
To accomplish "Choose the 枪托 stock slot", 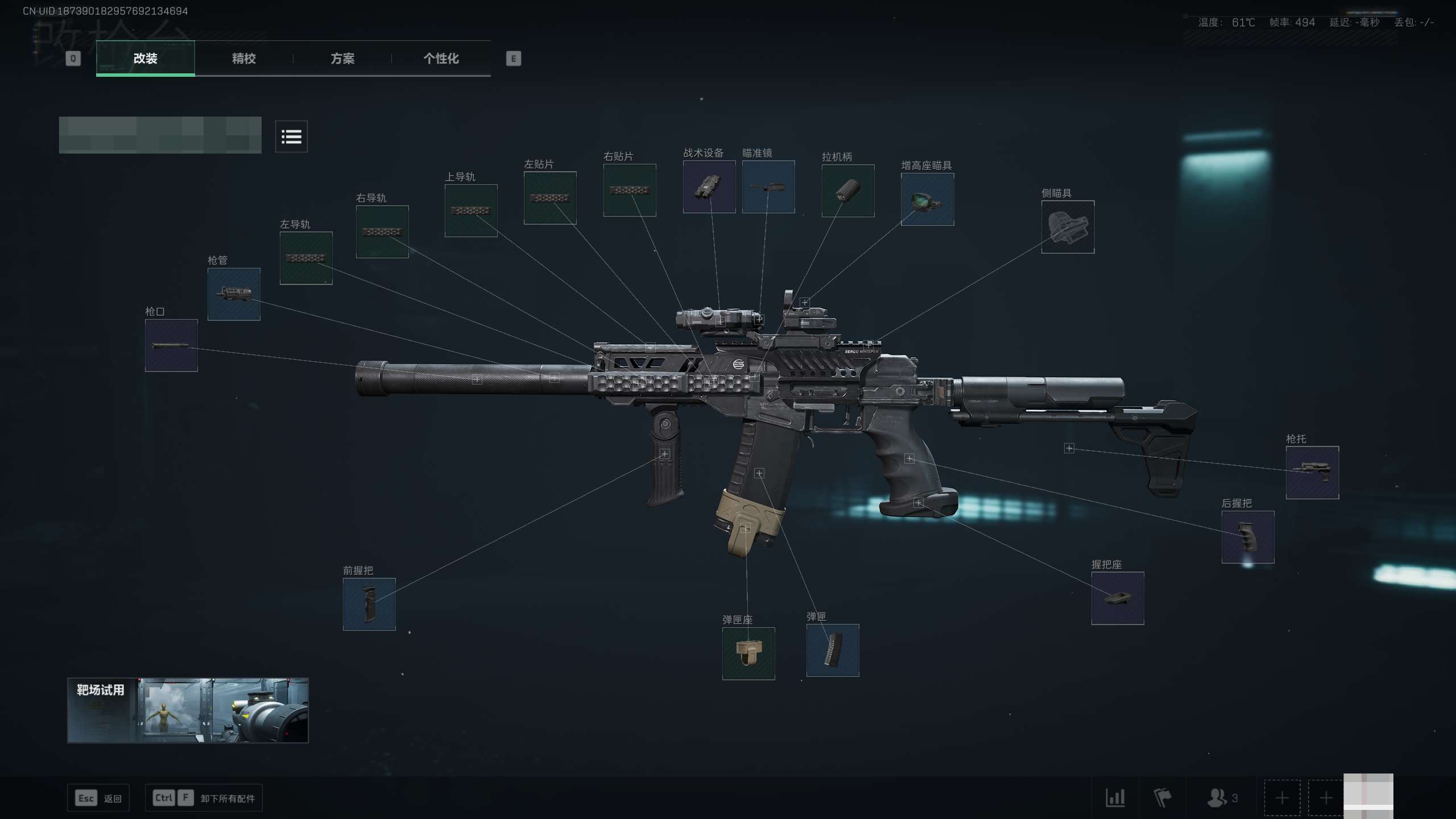I will (1312, 473).
